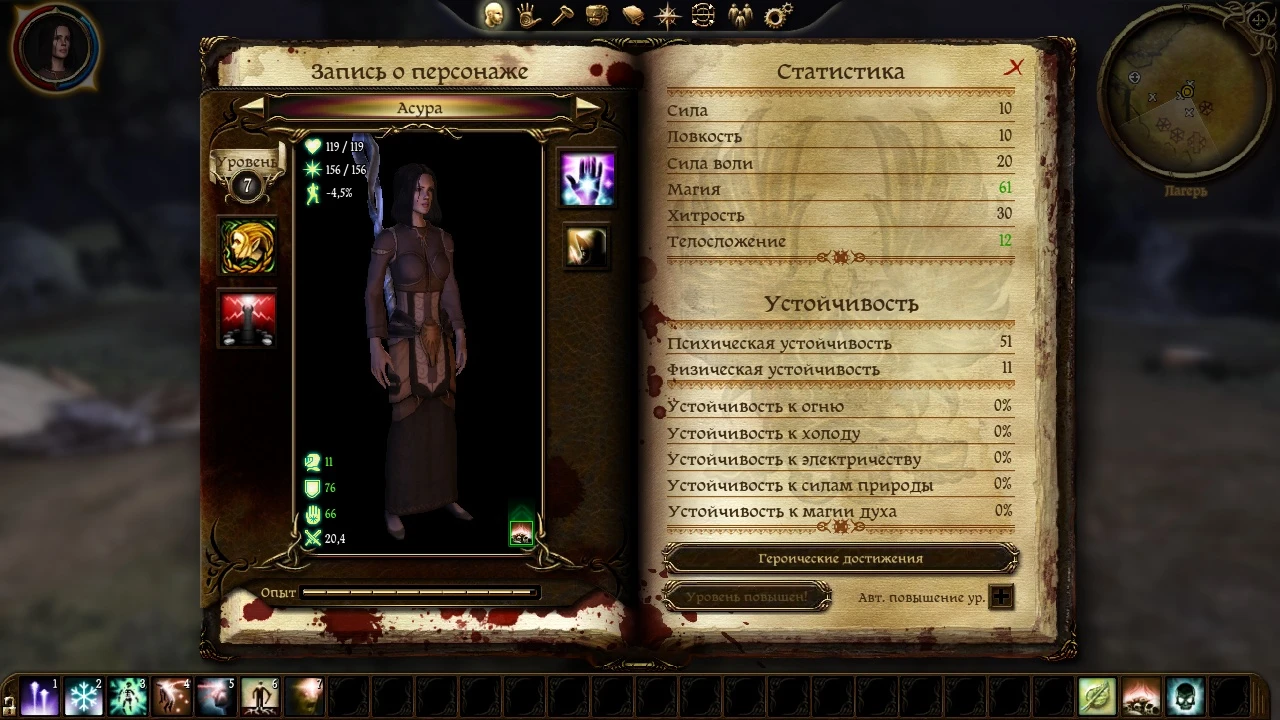1280x720 pixels.
Task: Click the experience progress bar
Action: pyautogui.click(x=419, y=592)
